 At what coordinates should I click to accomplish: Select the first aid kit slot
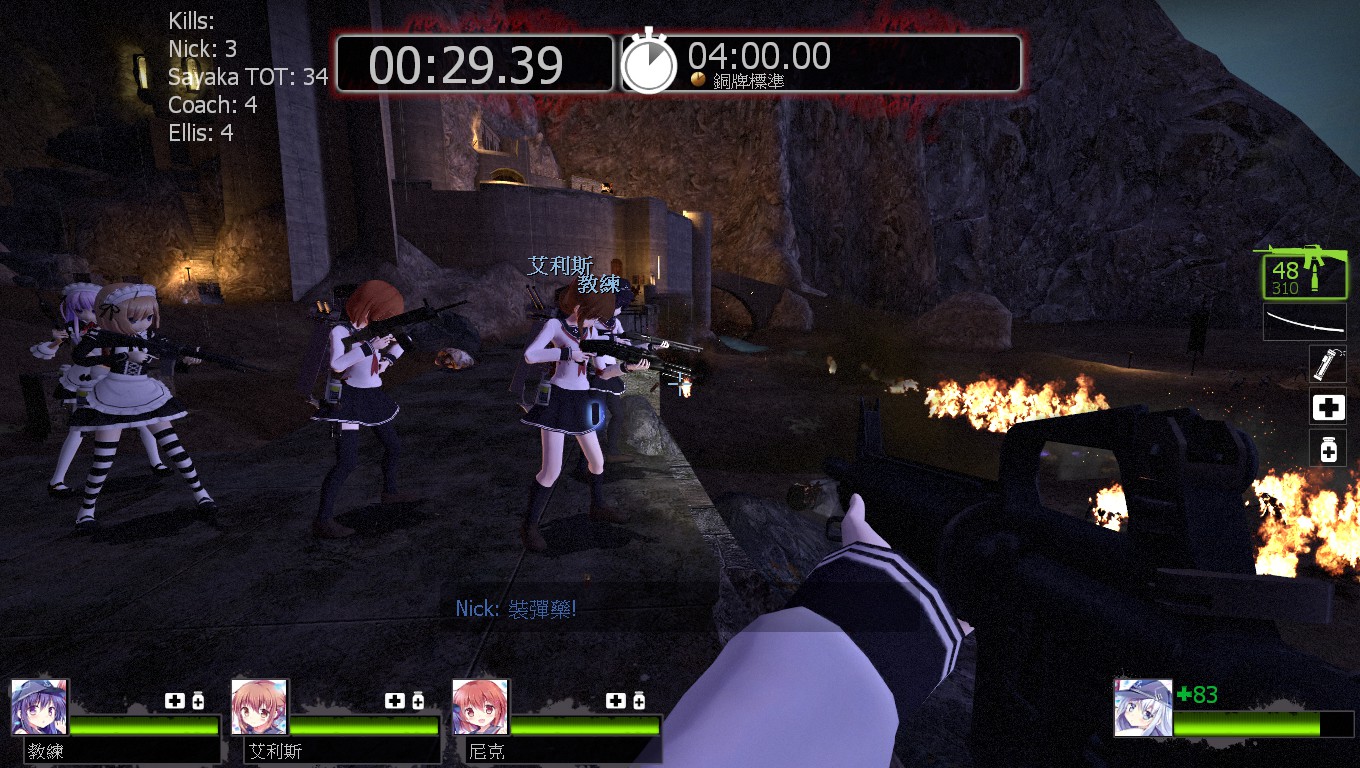1328,407
